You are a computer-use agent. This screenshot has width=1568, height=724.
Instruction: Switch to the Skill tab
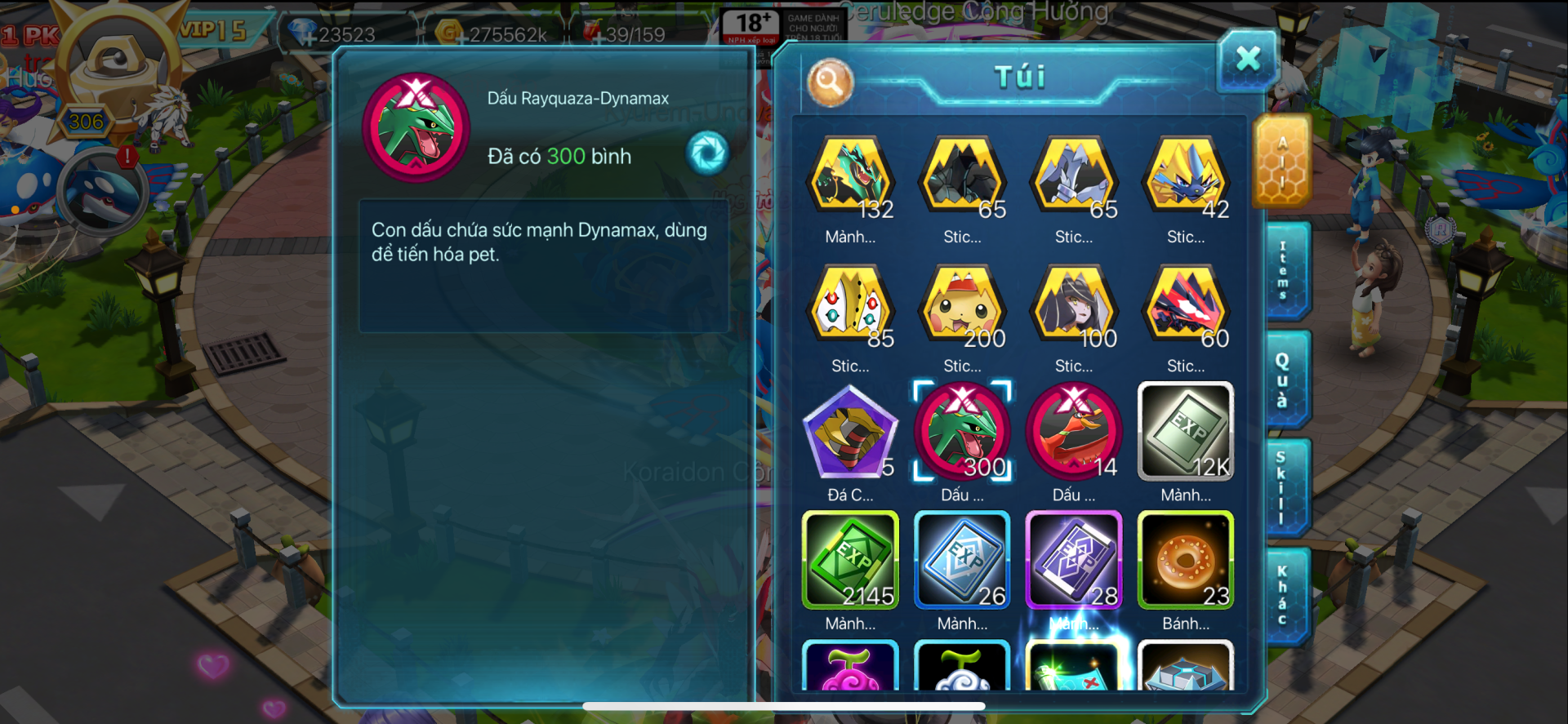point(1283,487)
